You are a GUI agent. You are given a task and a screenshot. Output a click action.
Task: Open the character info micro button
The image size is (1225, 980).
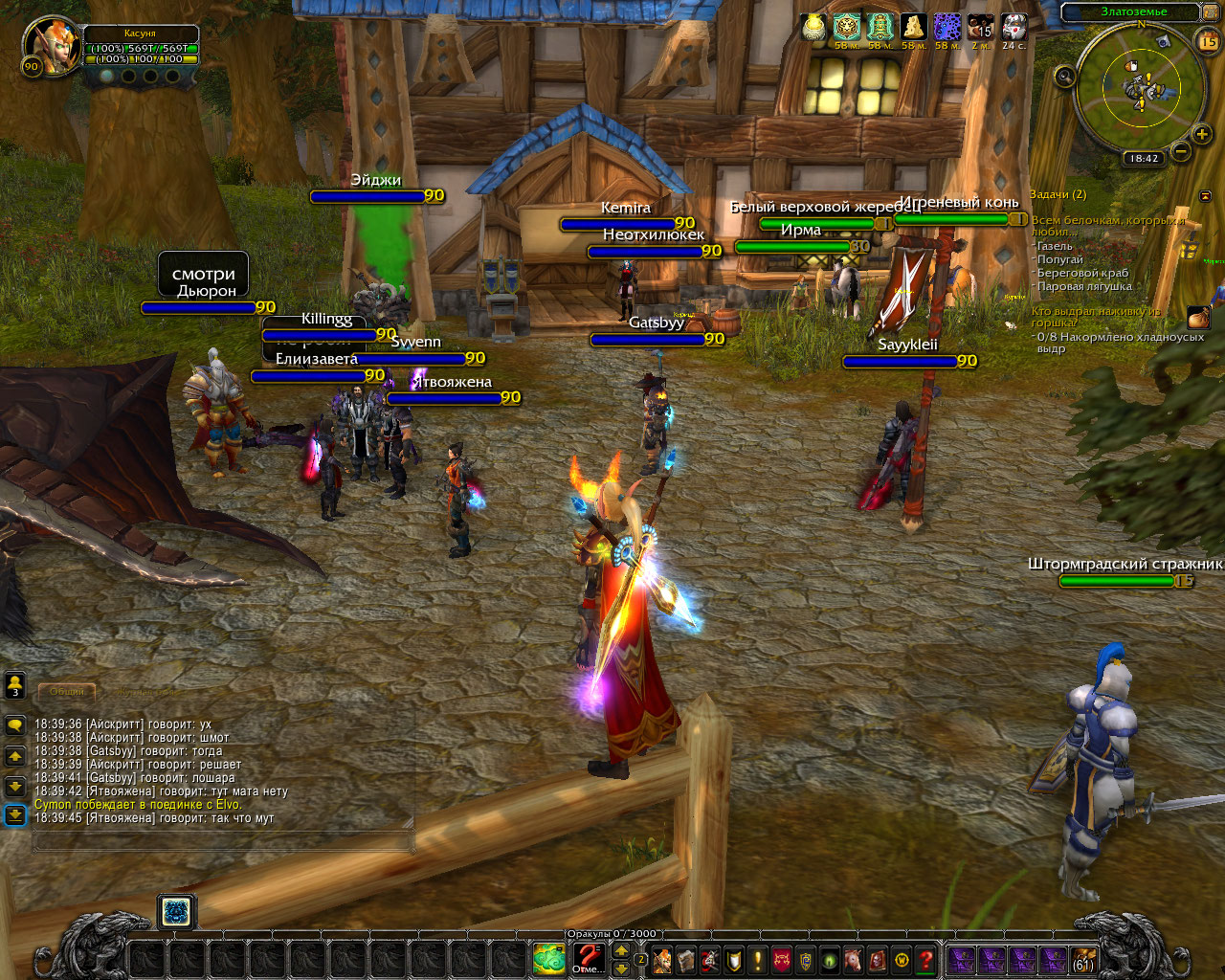point(662,958)
